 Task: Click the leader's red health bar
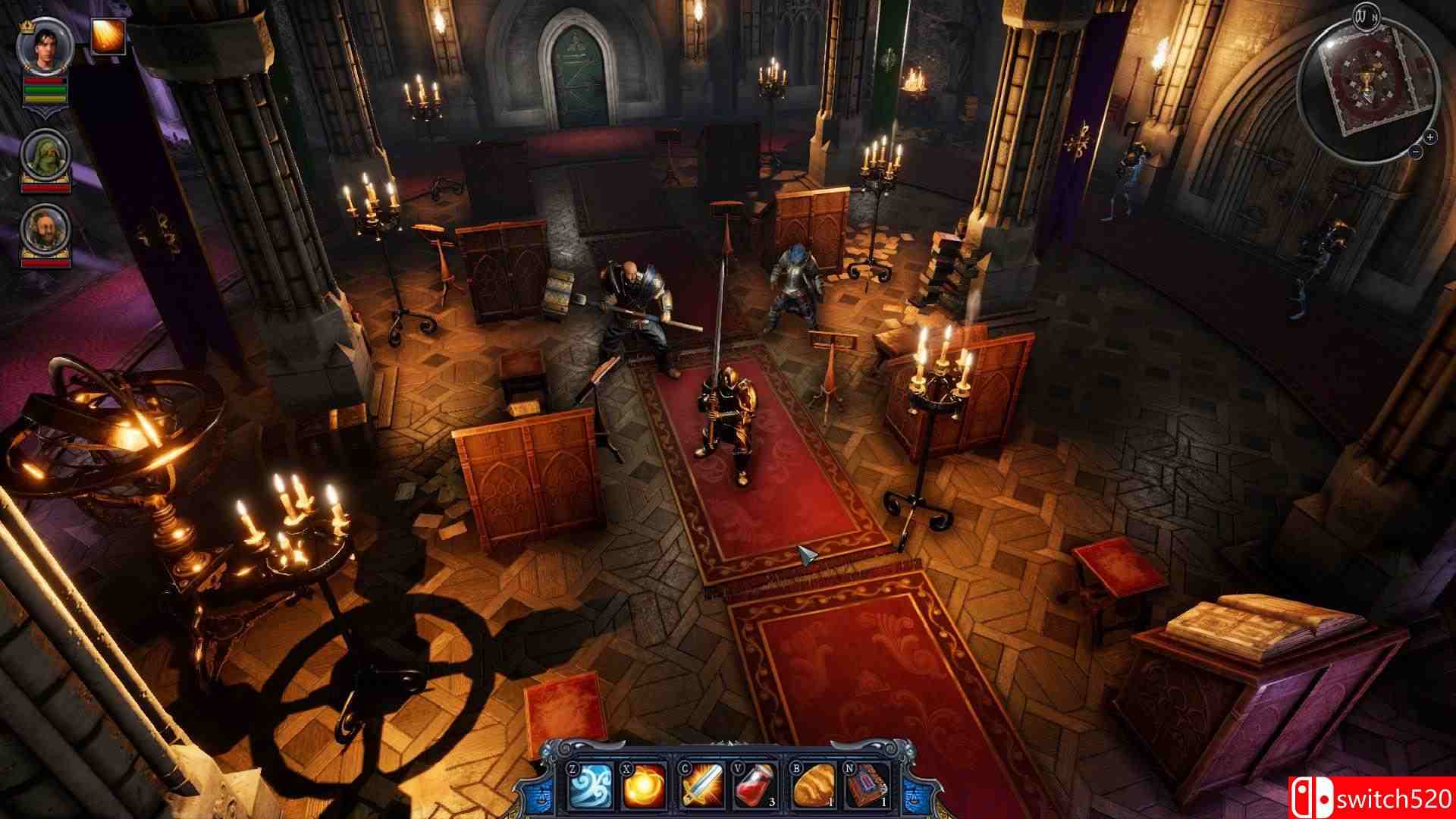tap(44, 81)
